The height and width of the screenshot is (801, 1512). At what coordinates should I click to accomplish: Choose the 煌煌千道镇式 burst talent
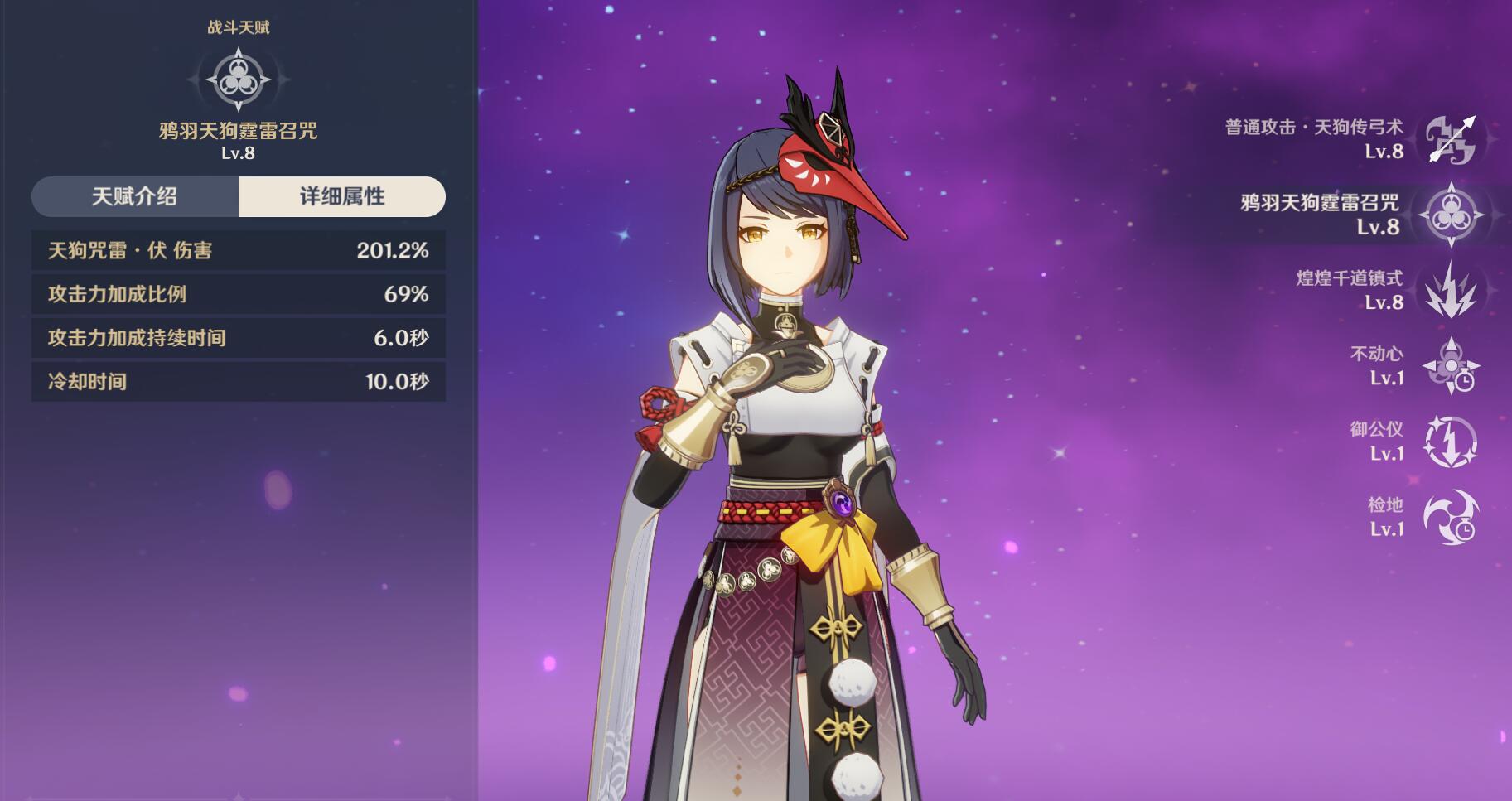[x=1450, y=290]
